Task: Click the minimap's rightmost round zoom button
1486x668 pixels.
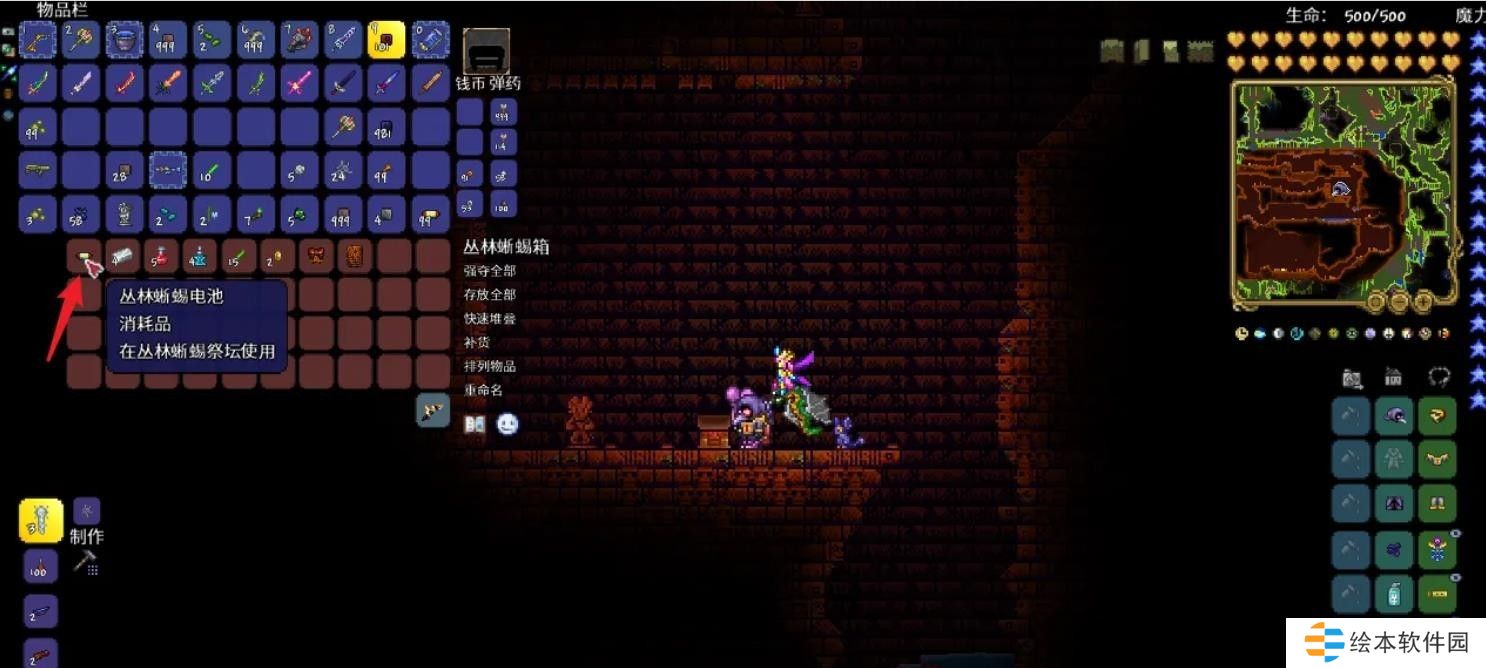Action: [x=1421, y=302]
